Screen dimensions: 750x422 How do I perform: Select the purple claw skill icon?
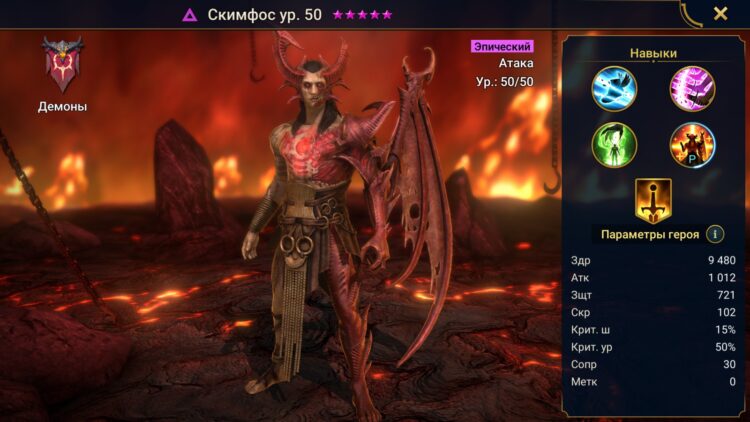pos(692,88)
